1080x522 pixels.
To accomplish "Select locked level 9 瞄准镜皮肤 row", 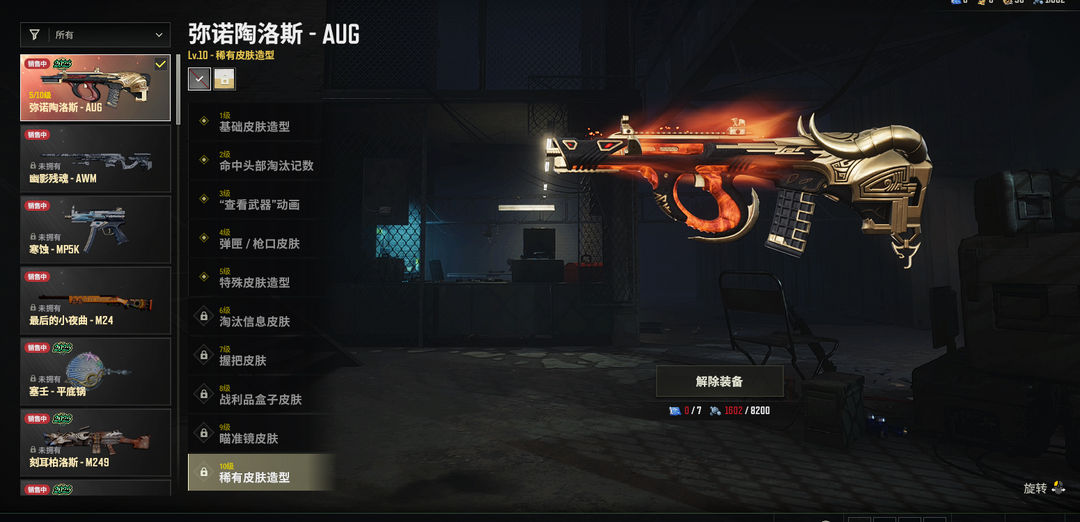I will click(260, 435).
